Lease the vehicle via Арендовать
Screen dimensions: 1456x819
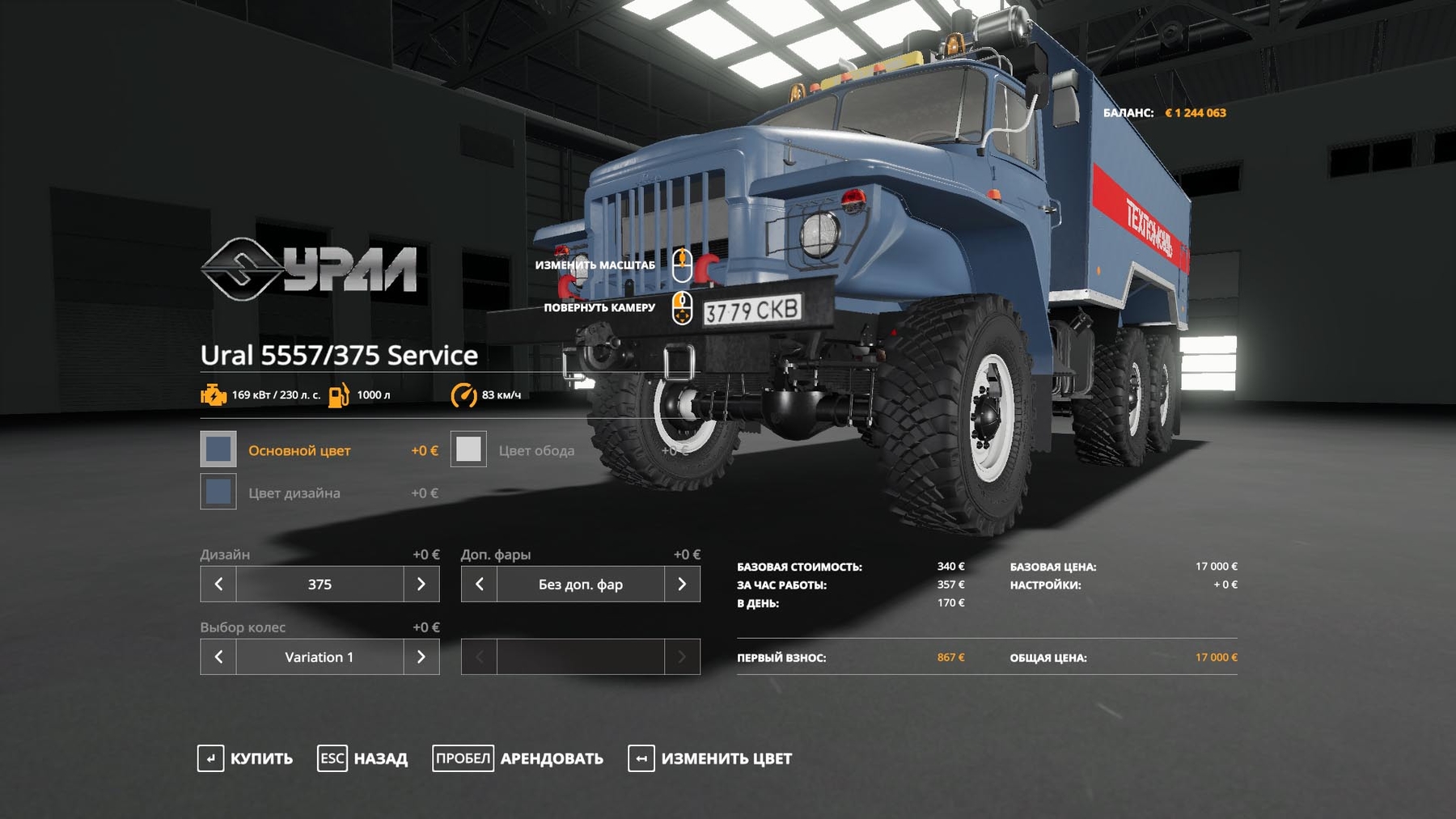[518, 758]
